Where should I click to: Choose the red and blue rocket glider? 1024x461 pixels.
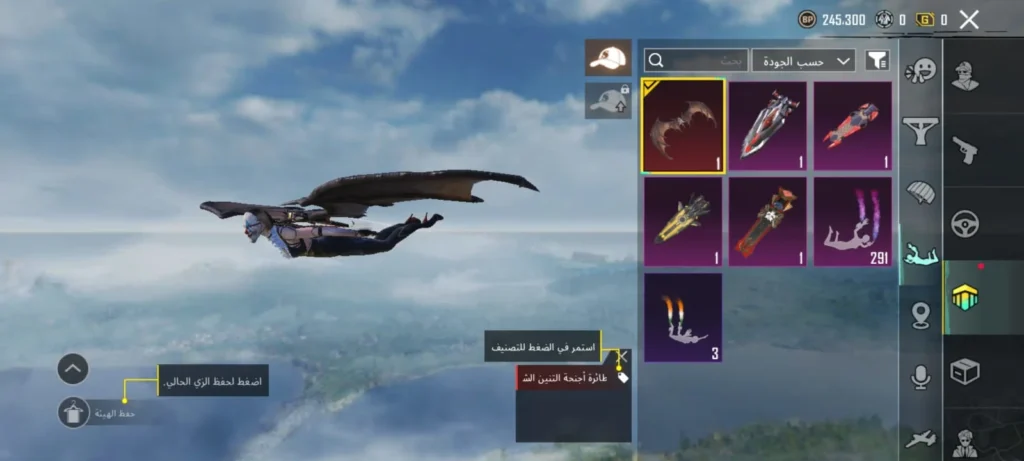[852, 126]
